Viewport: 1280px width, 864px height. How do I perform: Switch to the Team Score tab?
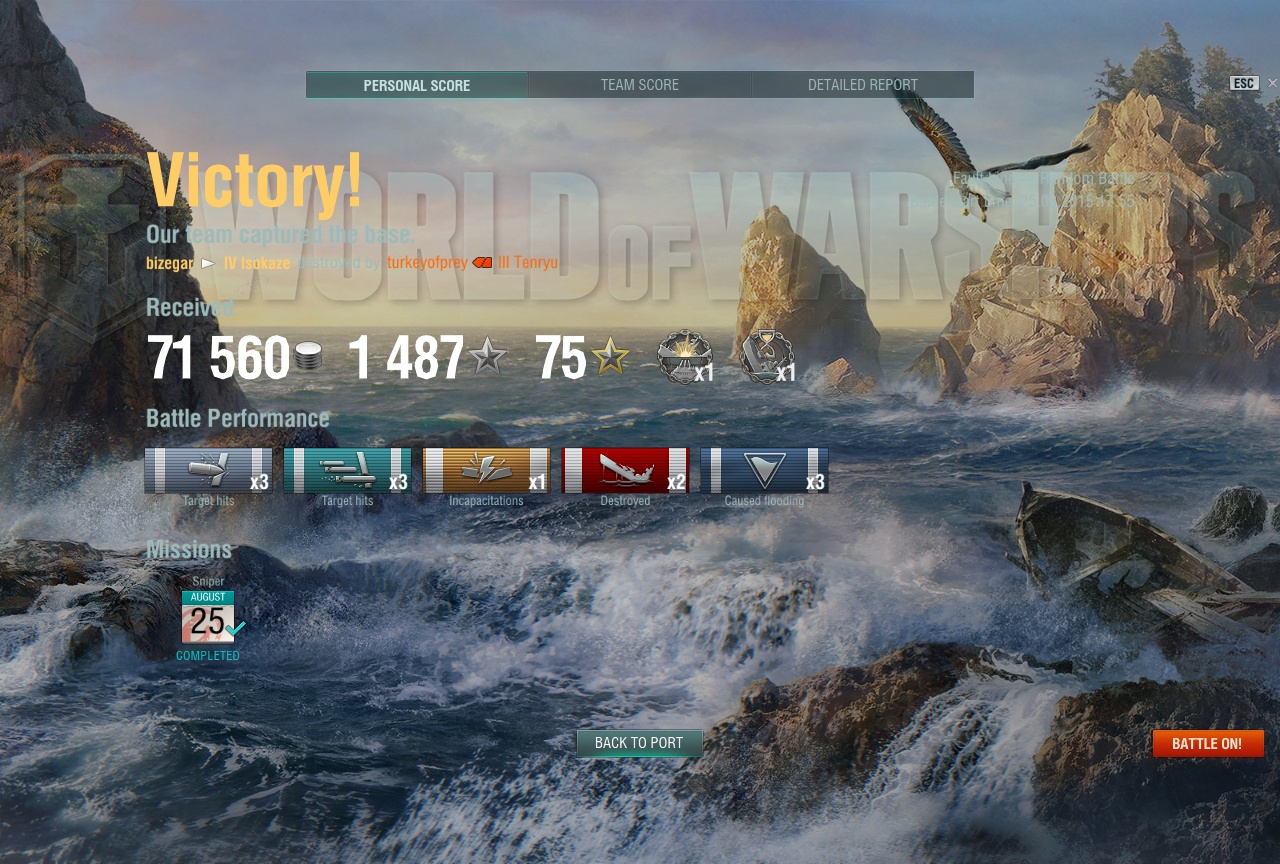click(640, 85)
